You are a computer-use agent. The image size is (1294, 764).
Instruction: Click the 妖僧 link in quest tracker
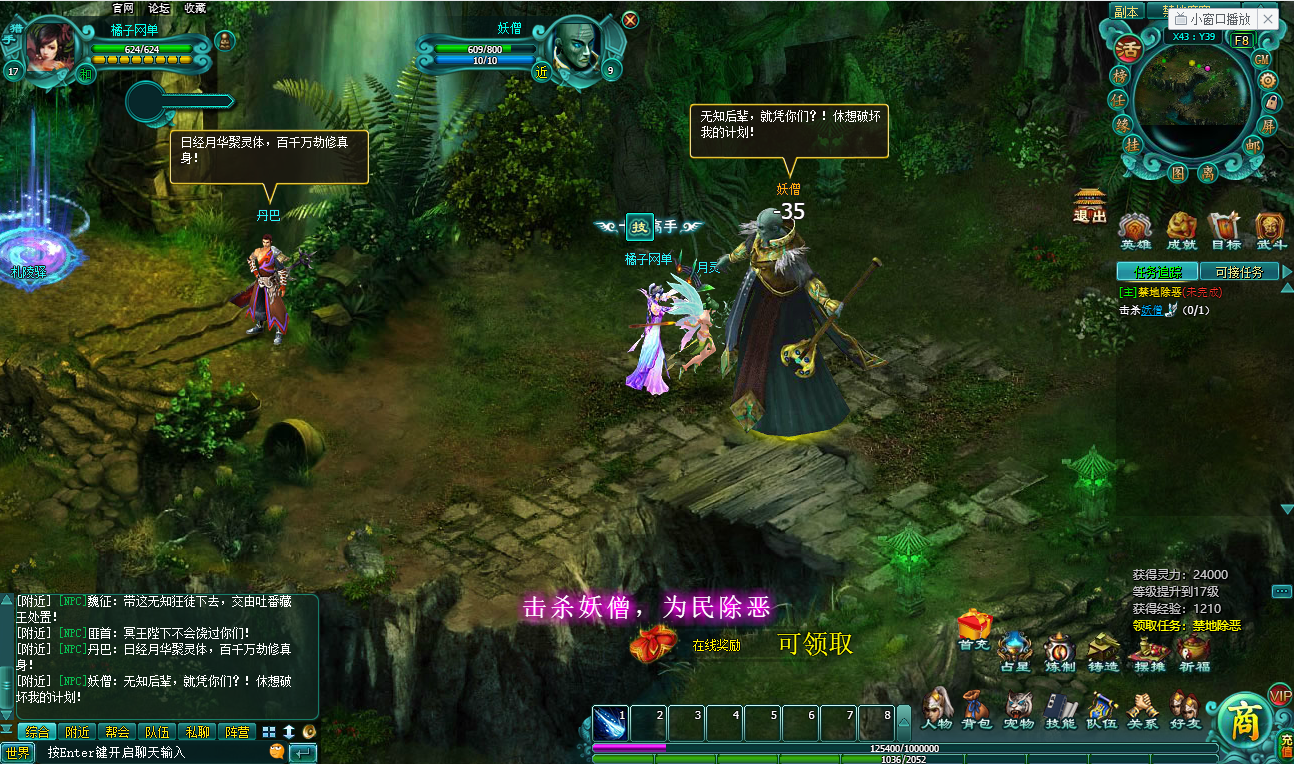(1152, 310)
